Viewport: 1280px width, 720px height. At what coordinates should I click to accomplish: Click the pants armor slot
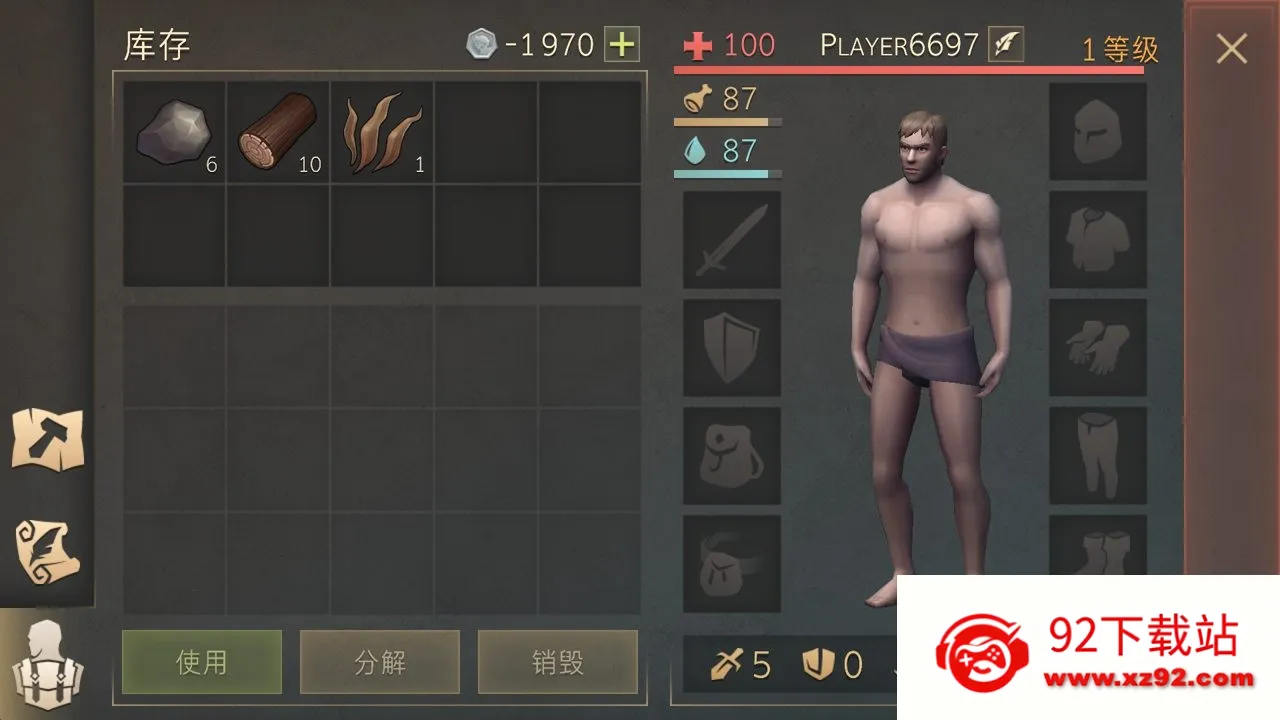[1098, 455]
